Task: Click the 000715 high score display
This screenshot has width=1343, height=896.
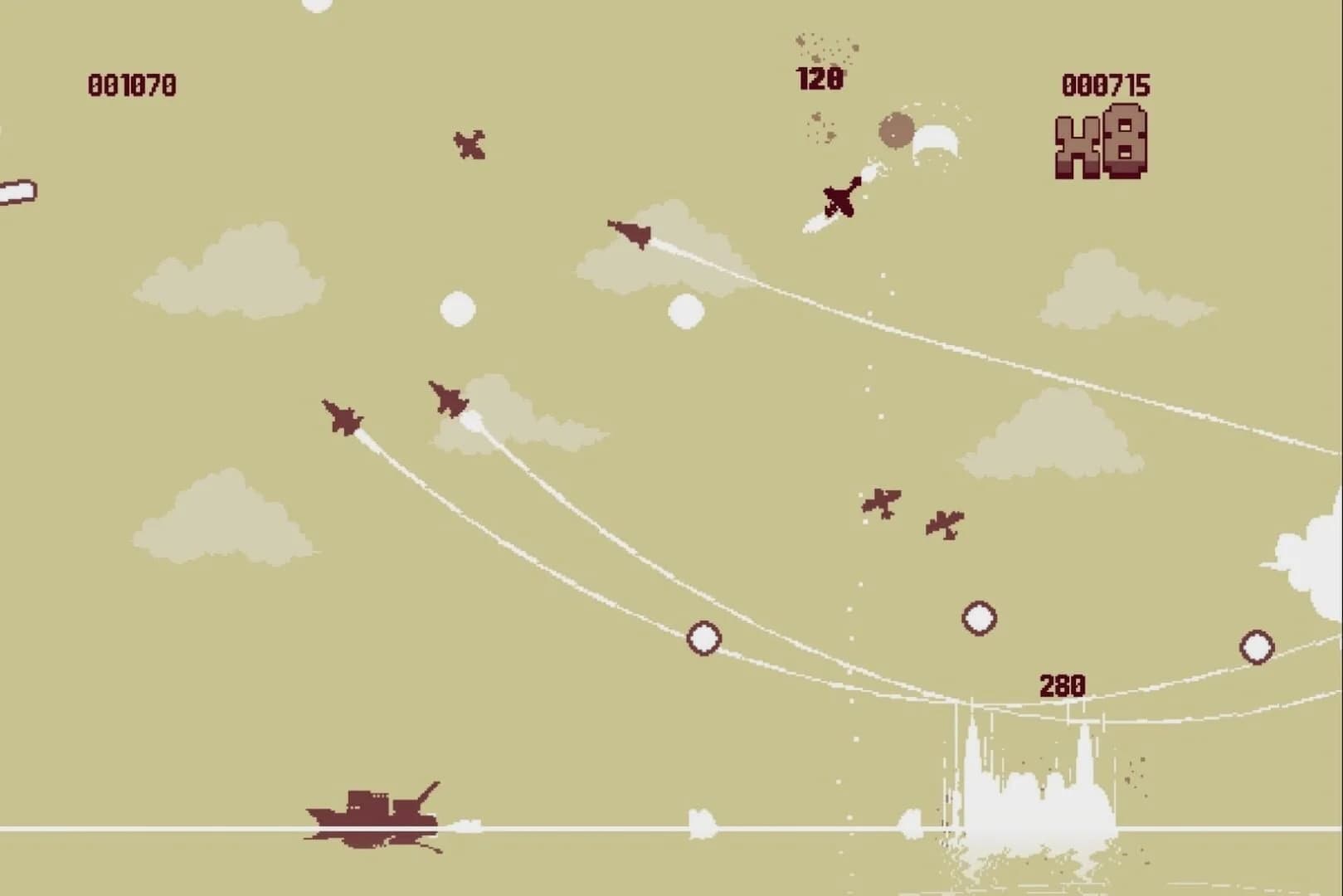Action: (1106, 83)
